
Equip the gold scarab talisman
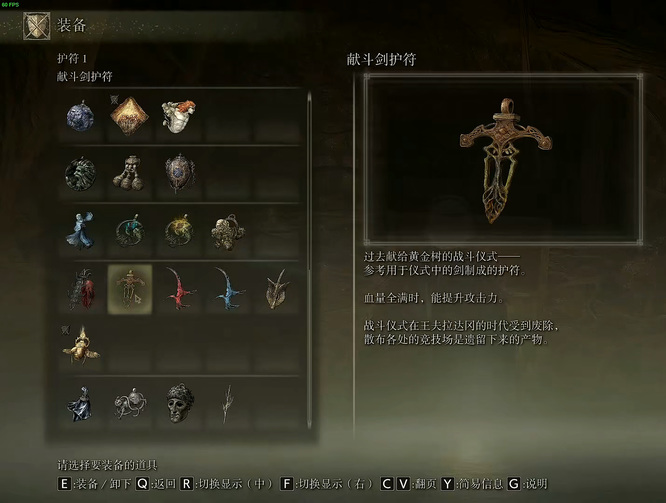tap(82, 345)
